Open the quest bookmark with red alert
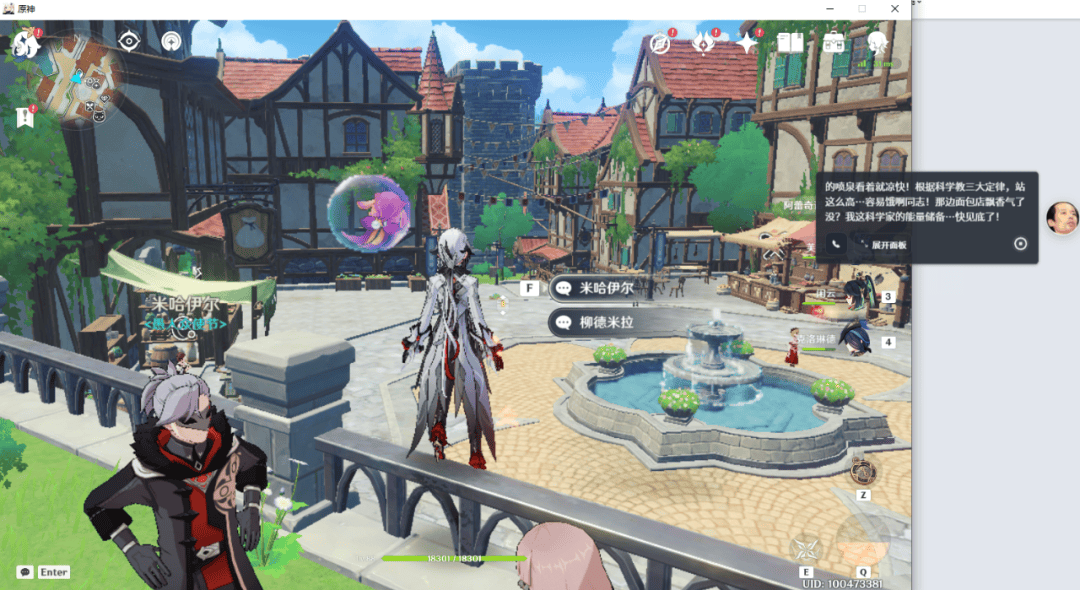The height and width of the screenshot is (590, 1080). 24,117
